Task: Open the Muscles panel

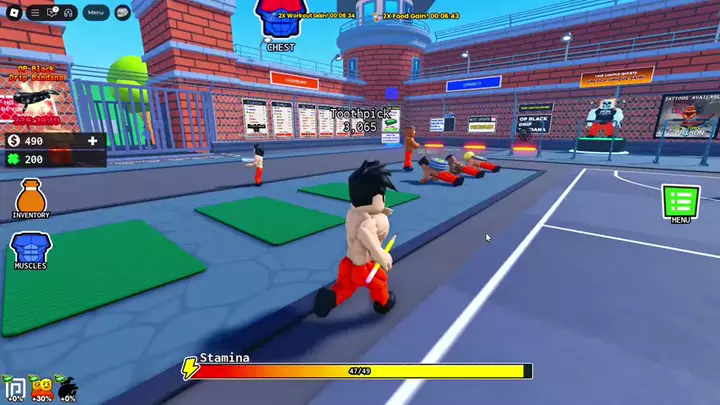Action: point(30,248)
